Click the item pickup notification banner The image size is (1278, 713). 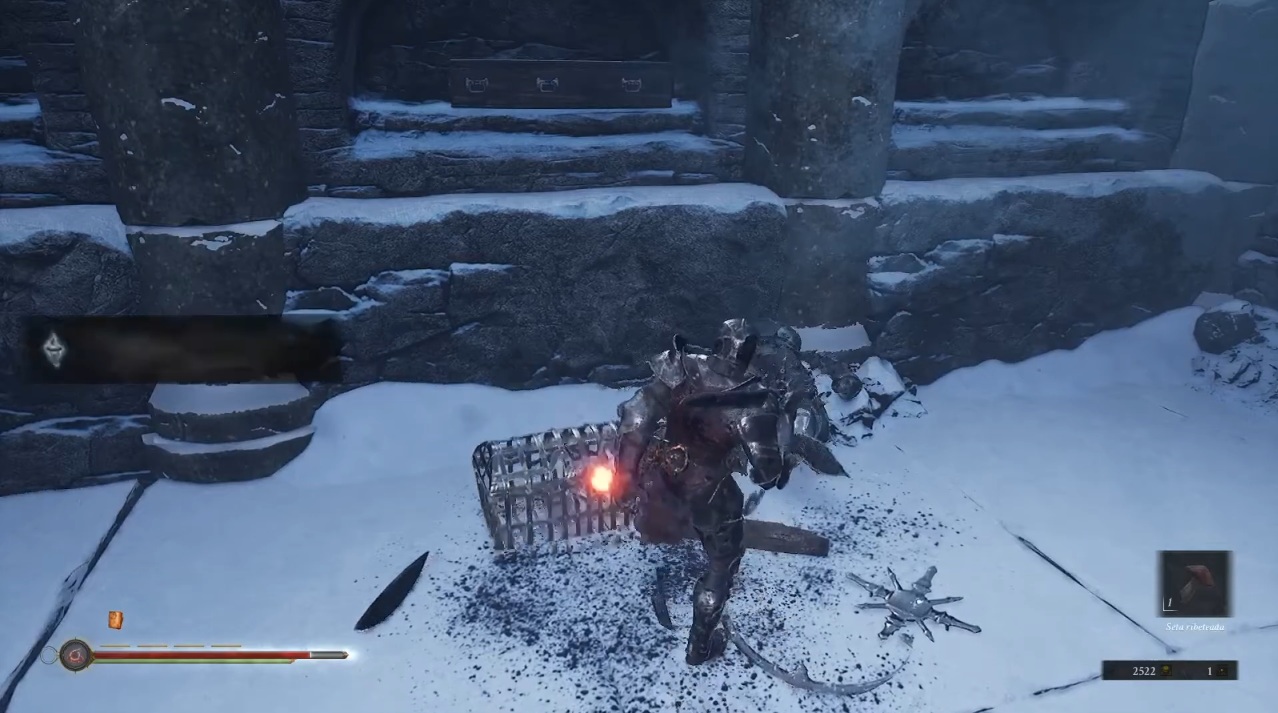(180, 350)
